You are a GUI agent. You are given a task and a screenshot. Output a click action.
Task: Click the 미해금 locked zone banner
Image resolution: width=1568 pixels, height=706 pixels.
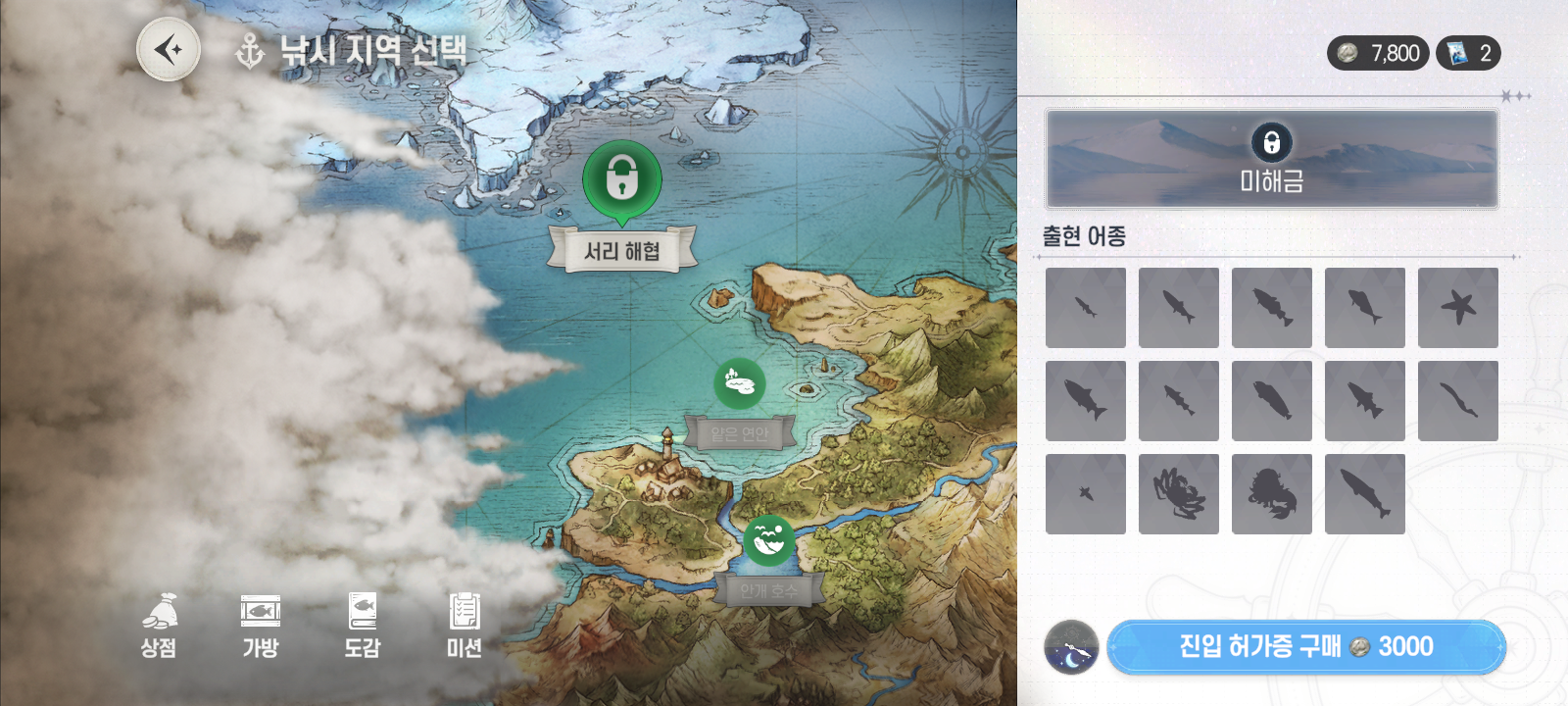(1272, 159)
